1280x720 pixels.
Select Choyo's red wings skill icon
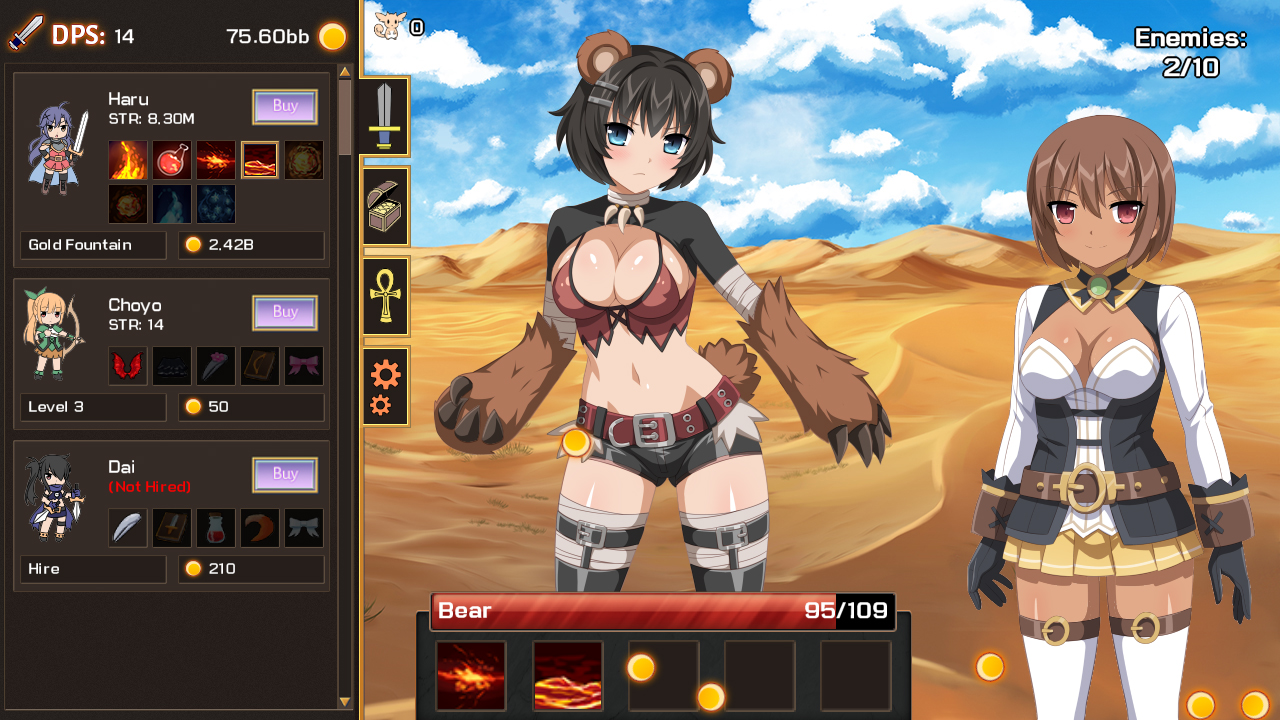(127, 366)
